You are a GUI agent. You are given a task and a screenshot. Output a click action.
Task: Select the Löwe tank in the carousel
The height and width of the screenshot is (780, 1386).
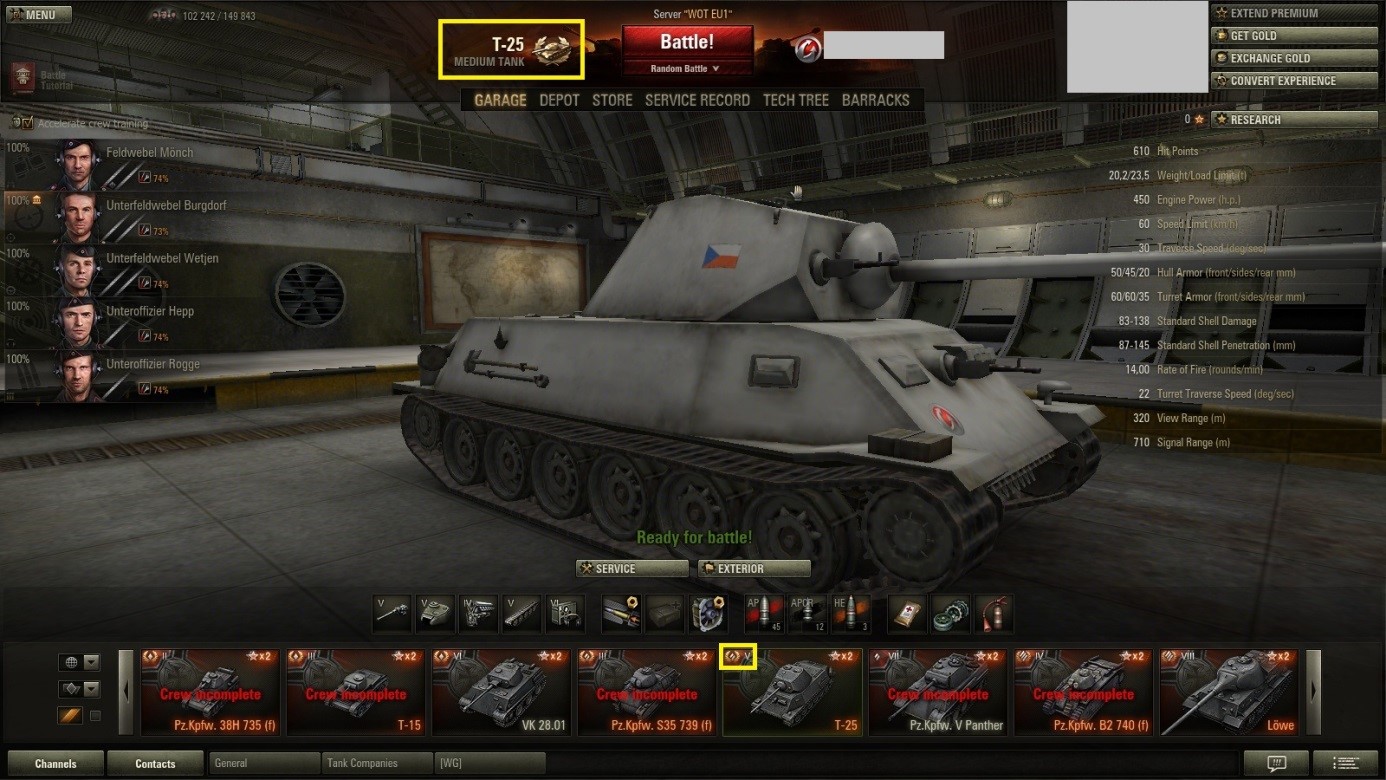(x=1230, y=692)
